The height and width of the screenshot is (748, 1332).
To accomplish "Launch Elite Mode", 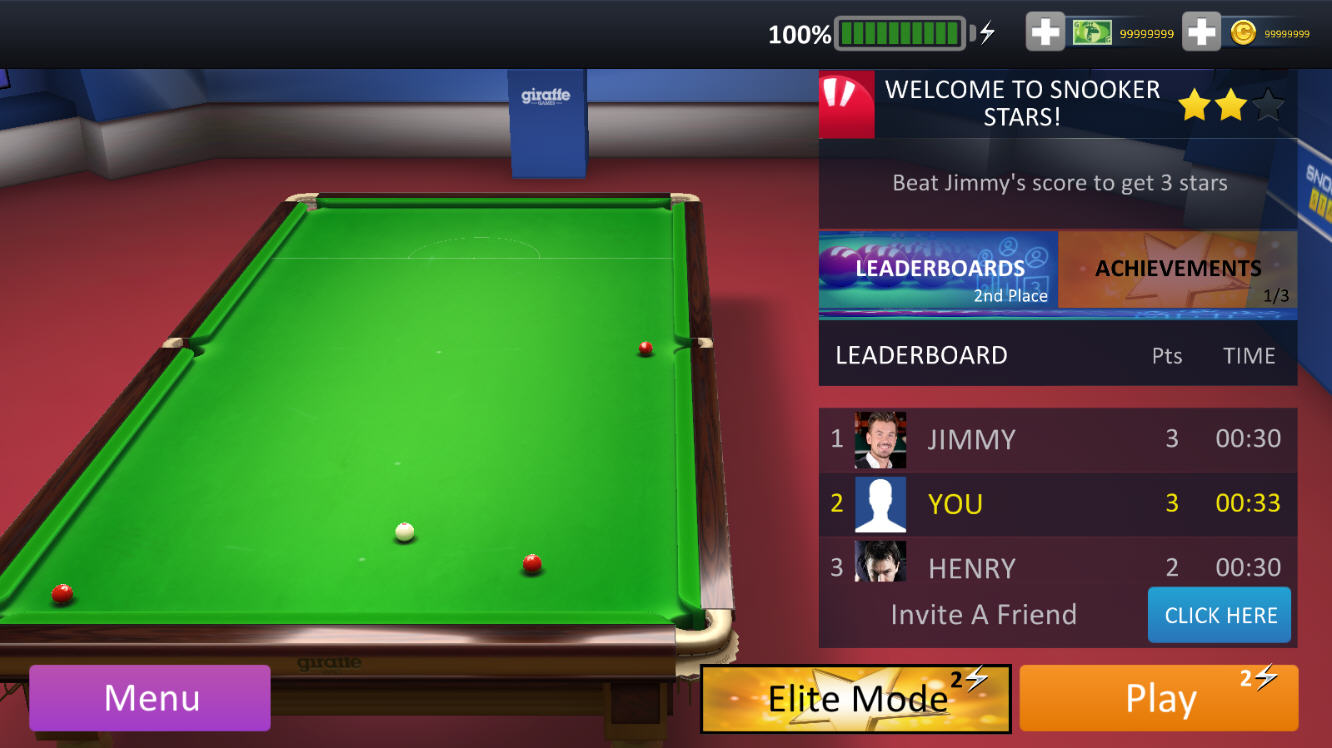I will click(855, 697).
